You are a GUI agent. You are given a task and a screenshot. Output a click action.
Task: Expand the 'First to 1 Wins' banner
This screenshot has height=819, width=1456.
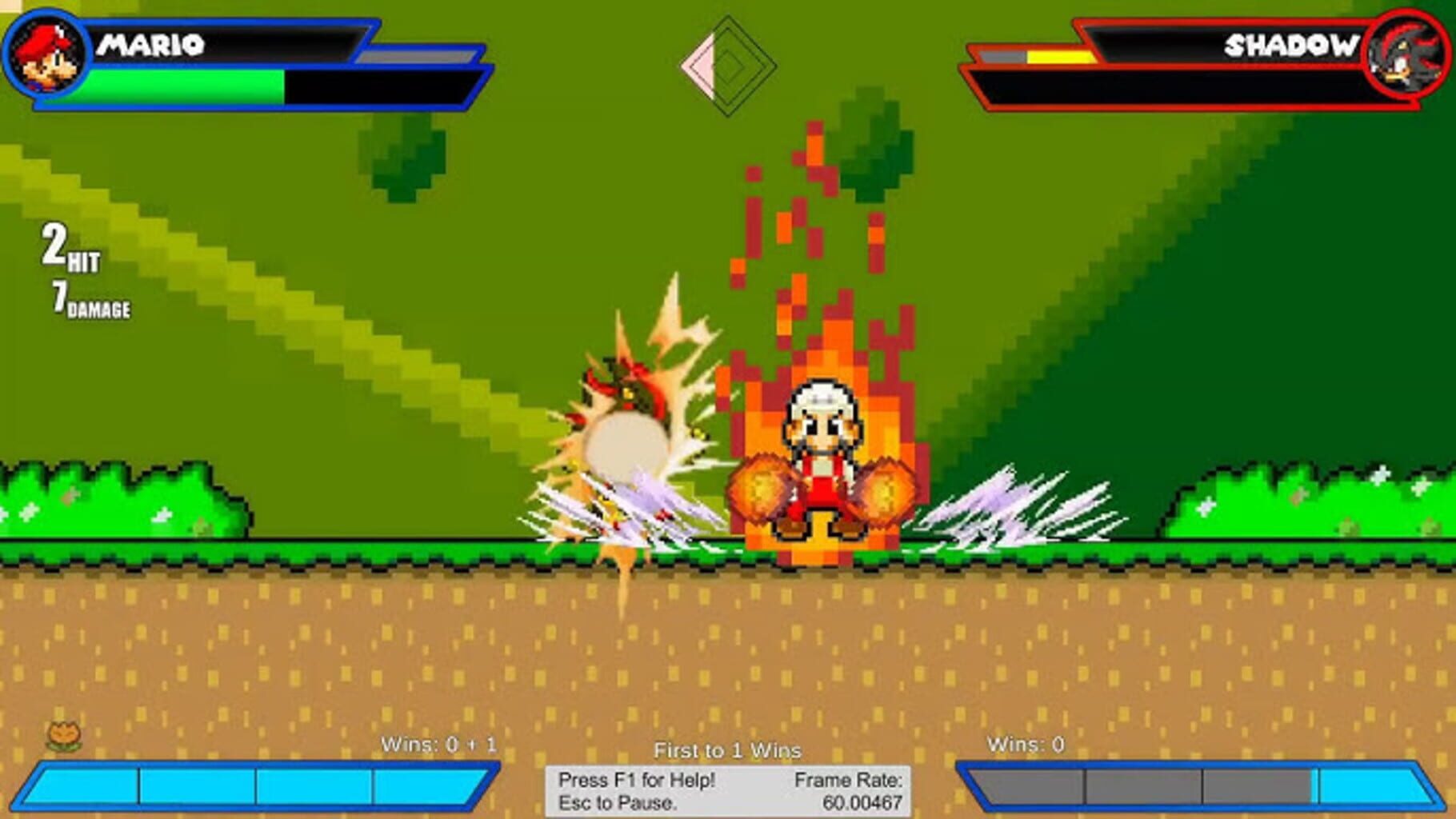(728, 751)
